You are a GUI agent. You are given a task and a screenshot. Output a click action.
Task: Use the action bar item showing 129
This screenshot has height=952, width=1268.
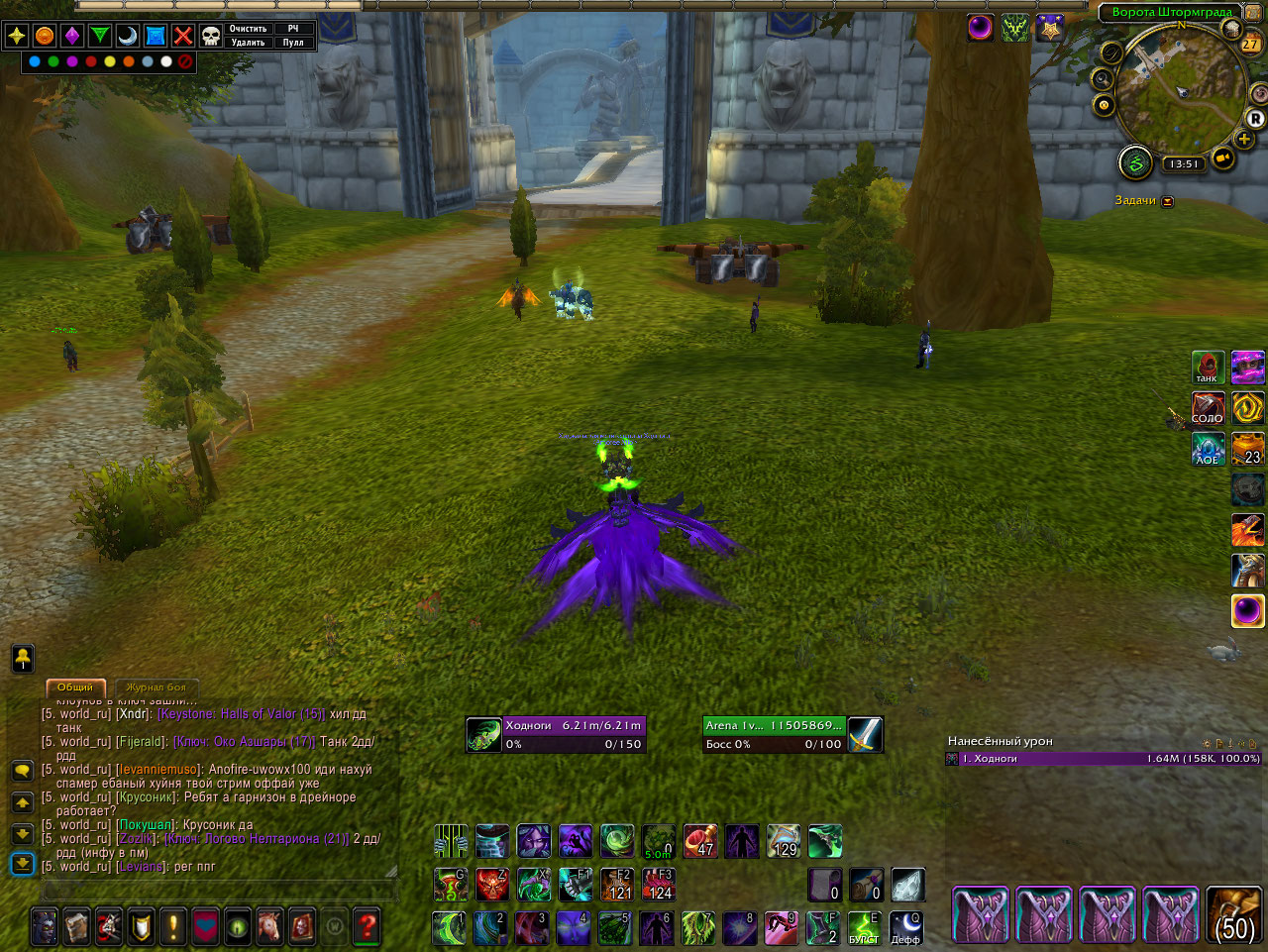[x=784, y=841]
